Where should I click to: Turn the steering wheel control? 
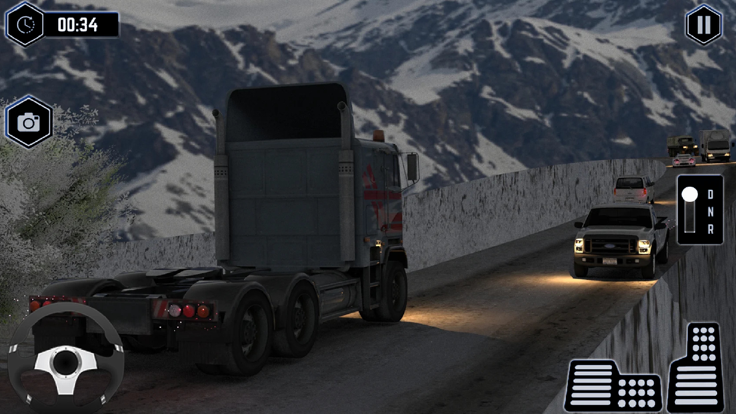pyautogui.click(x=66, y=360)
